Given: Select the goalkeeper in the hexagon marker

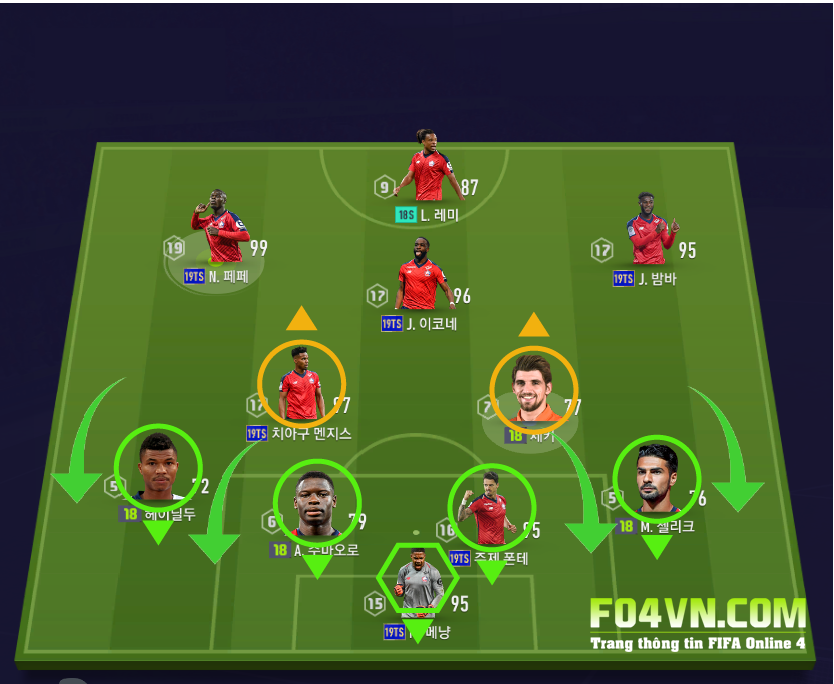Looking at the screenshot, I should pos(417,580).
